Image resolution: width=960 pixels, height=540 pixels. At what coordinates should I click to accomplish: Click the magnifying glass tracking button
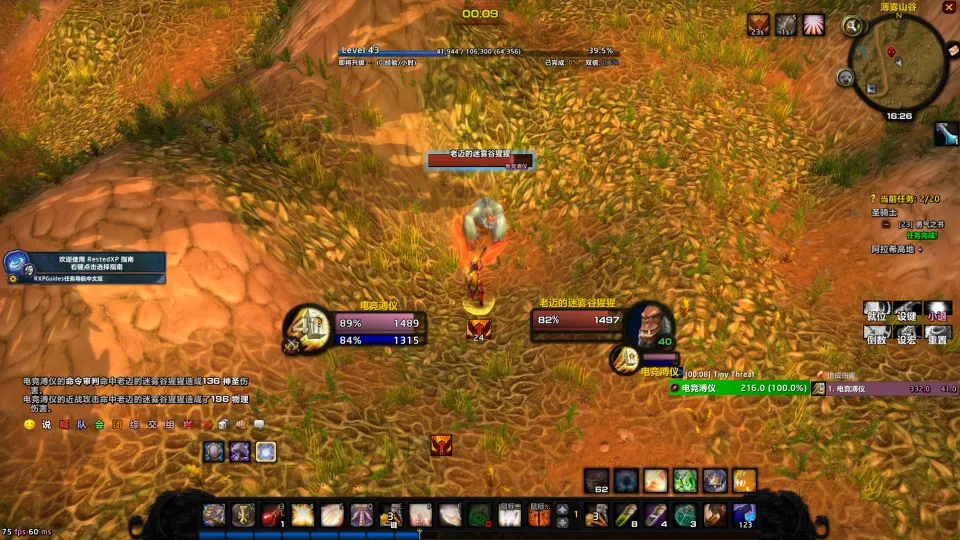click(853, 26)
